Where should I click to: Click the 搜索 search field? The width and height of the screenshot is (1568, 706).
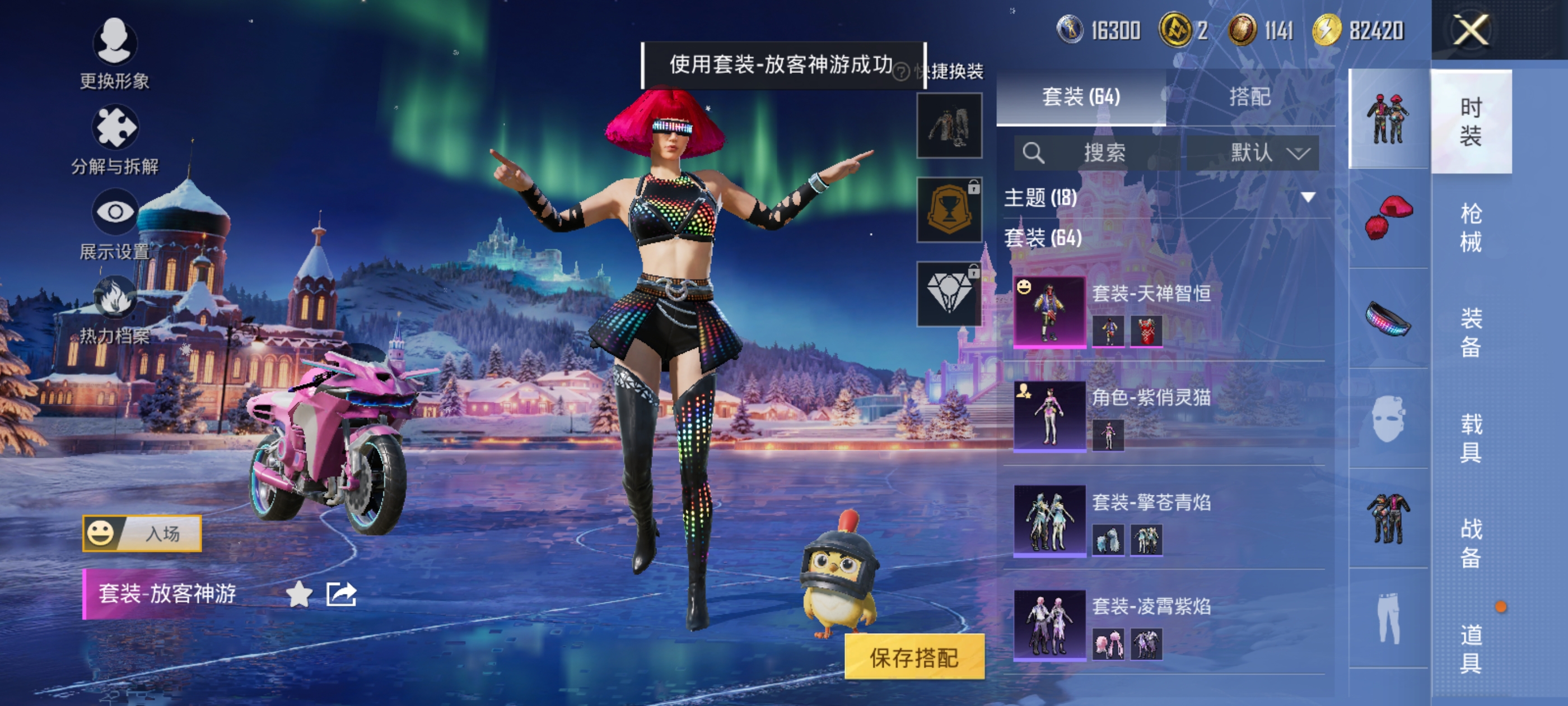tap(1097, 152)
